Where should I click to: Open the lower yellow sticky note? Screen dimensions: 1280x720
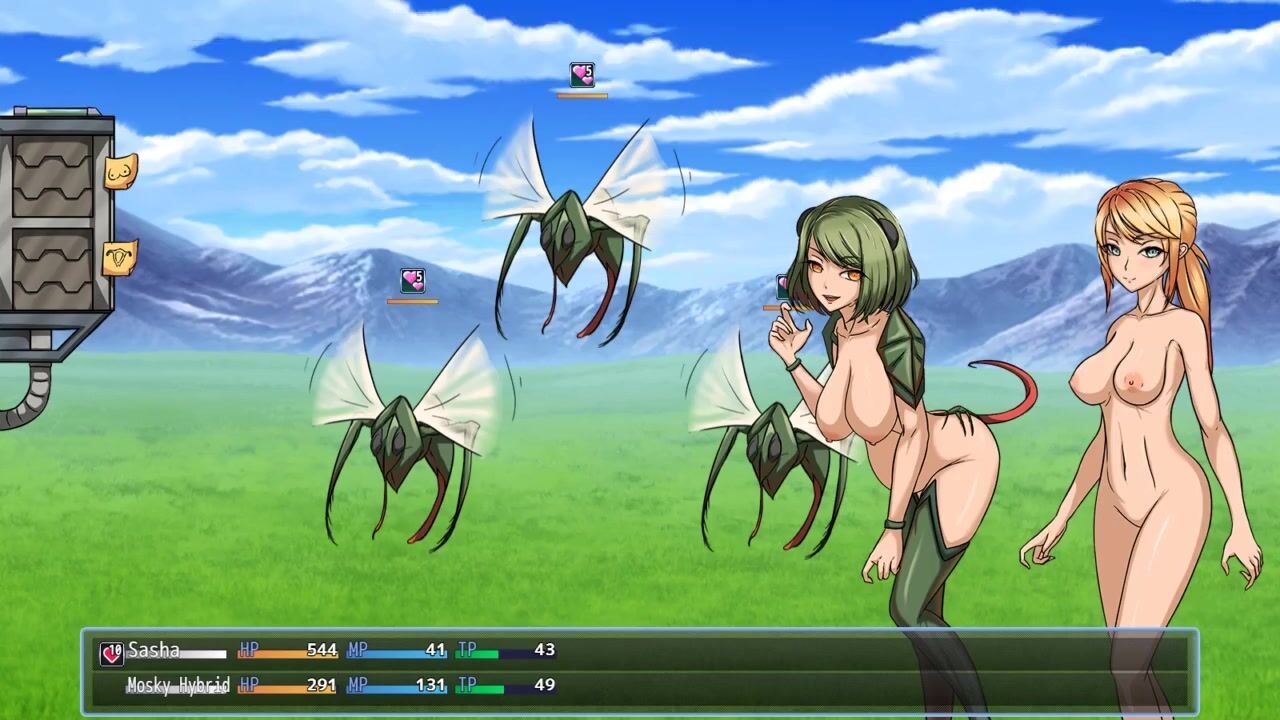pos(119,257)
